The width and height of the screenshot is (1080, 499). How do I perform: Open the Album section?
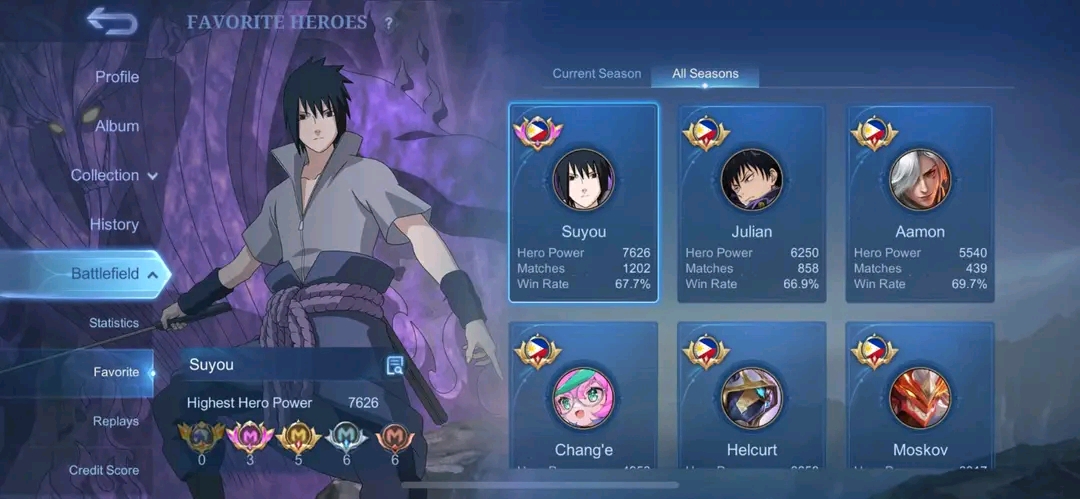[117, 126]
